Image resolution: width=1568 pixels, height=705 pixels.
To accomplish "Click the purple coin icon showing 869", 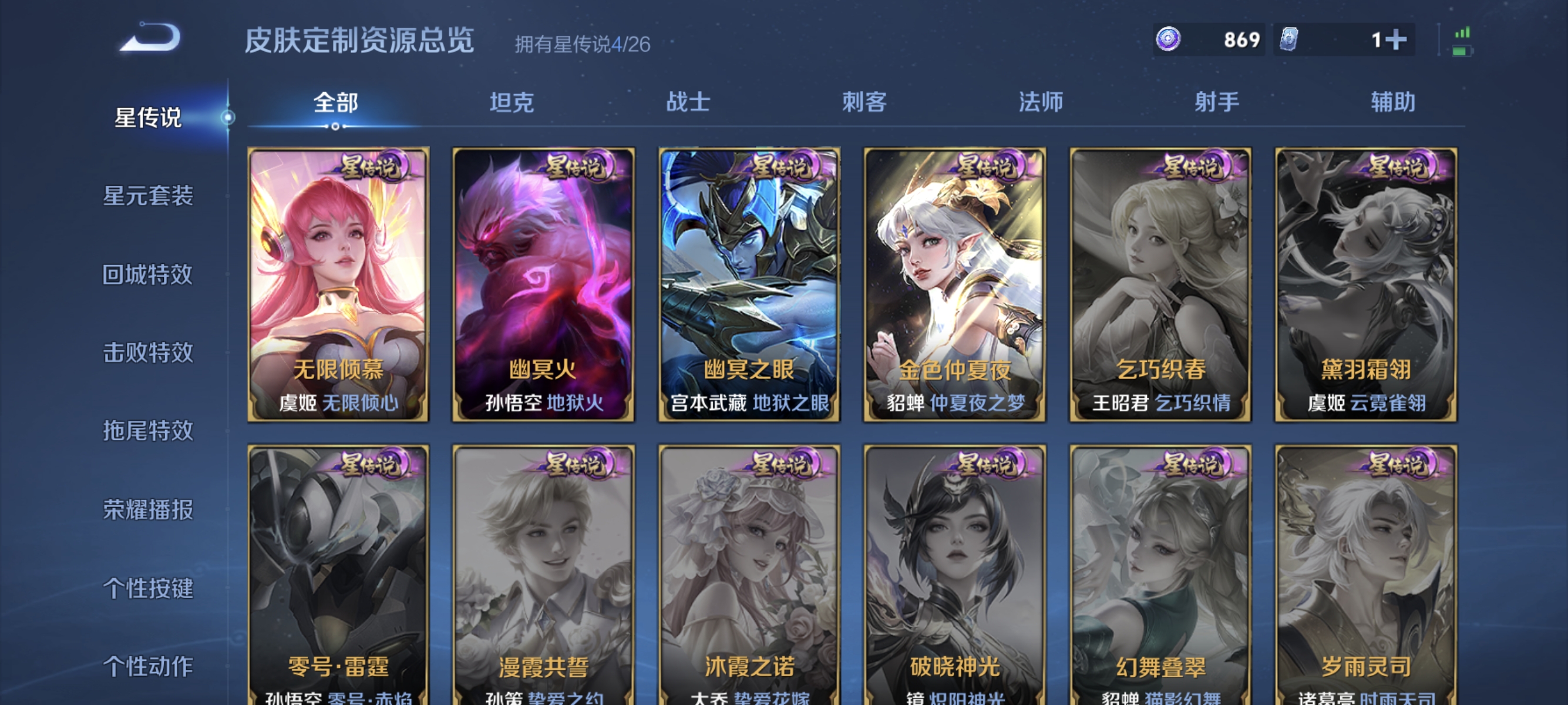I will click(x=1169, y=40).
